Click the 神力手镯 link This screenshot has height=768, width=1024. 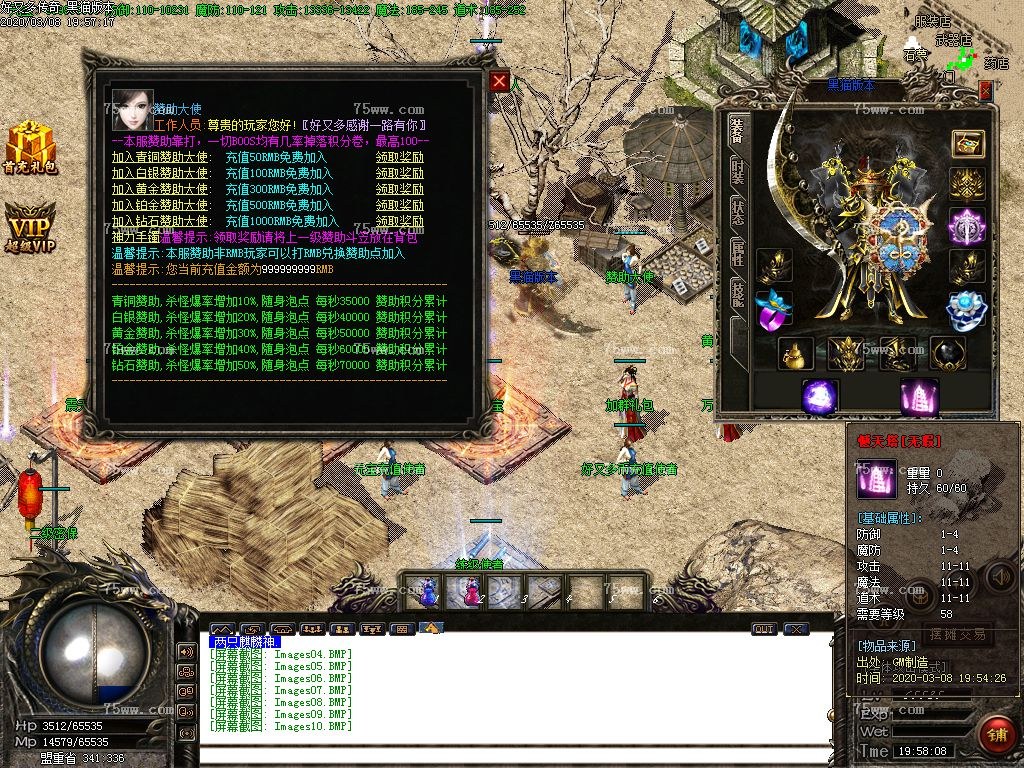coord(136,238)
